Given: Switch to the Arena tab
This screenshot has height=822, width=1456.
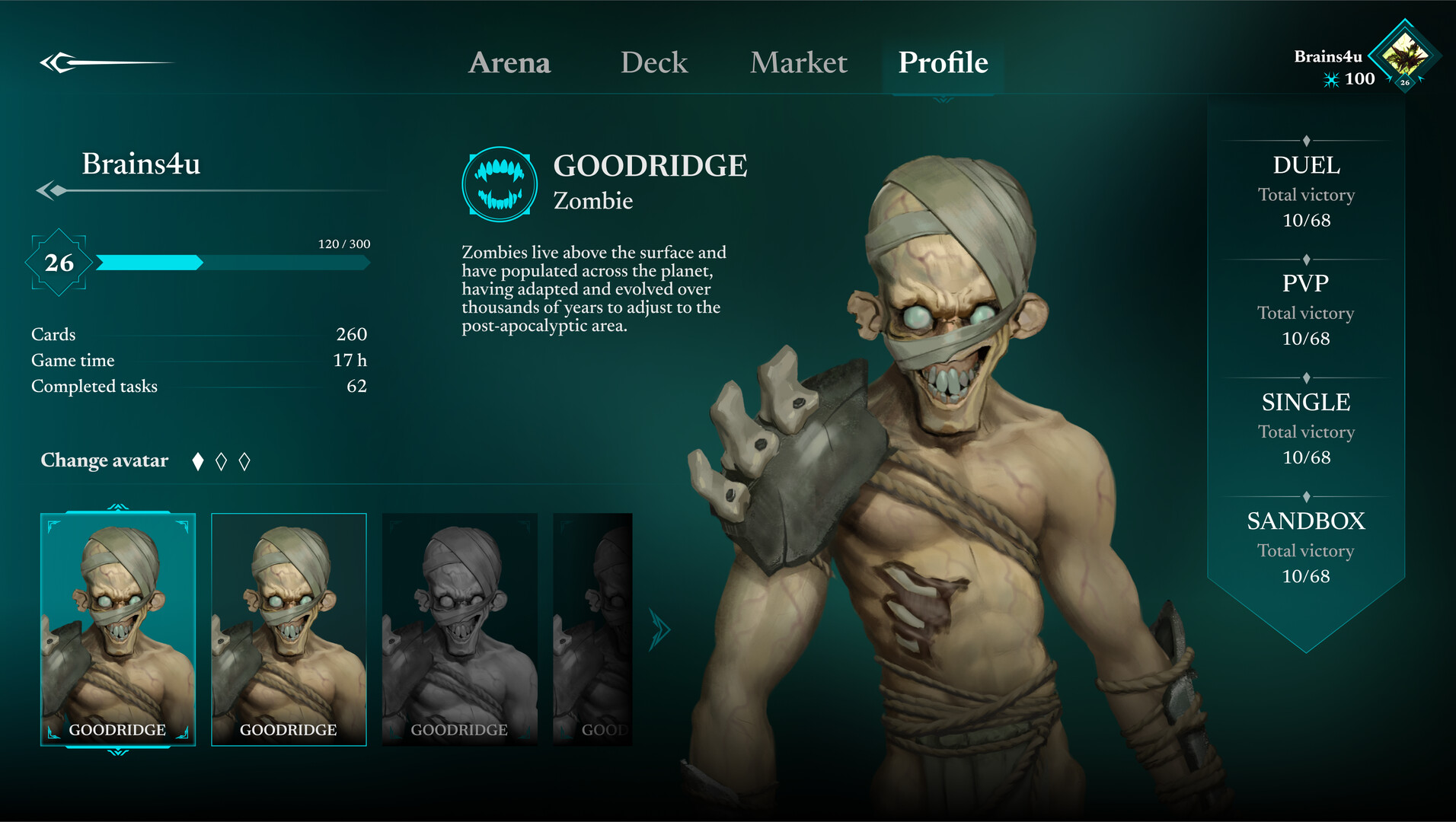Looking at the screenshot, I should (510, 63).
